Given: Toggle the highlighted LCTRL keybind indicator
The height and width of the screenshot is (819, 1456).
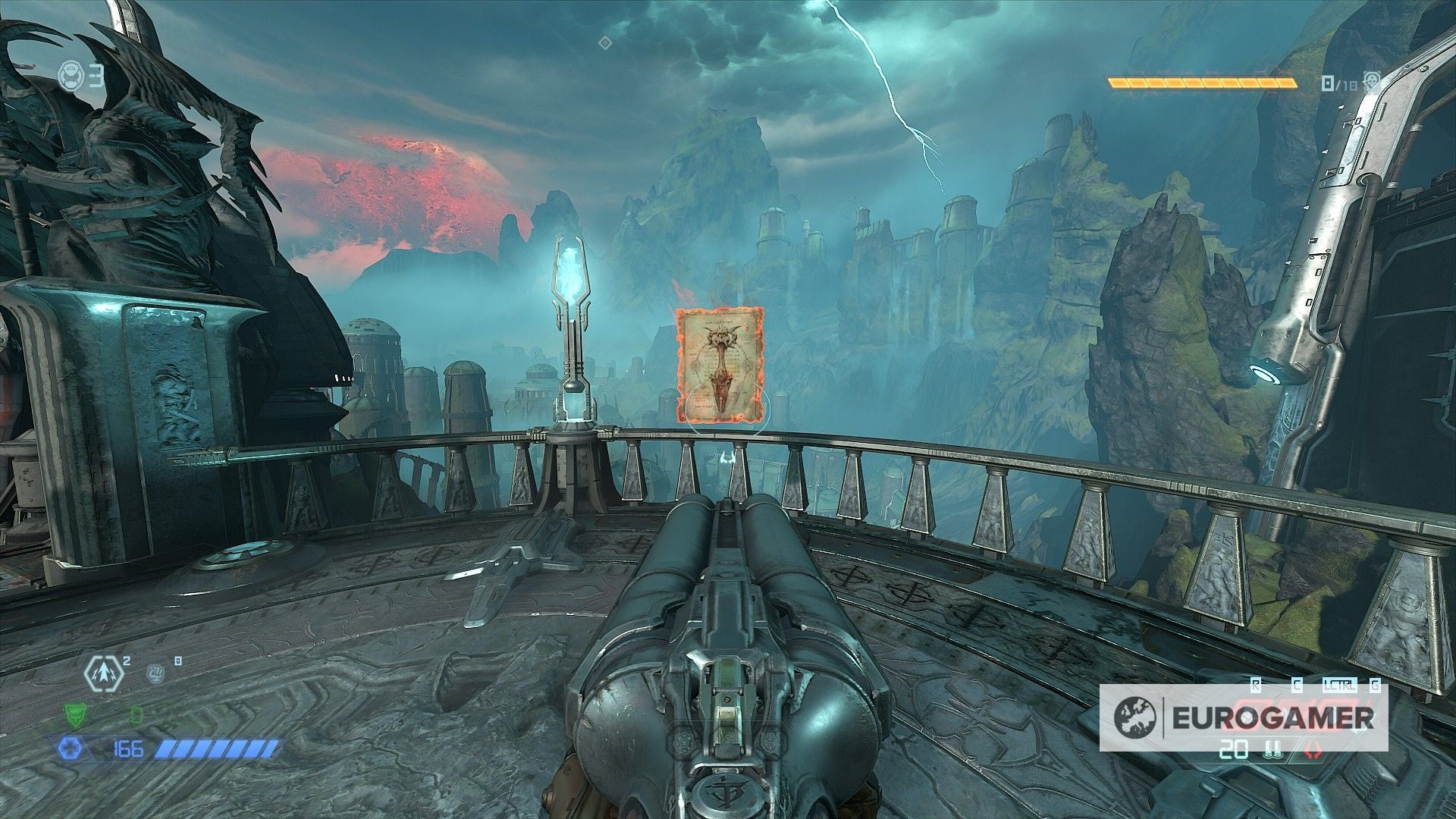Looking at the screenshot, I should point(1340,686).
